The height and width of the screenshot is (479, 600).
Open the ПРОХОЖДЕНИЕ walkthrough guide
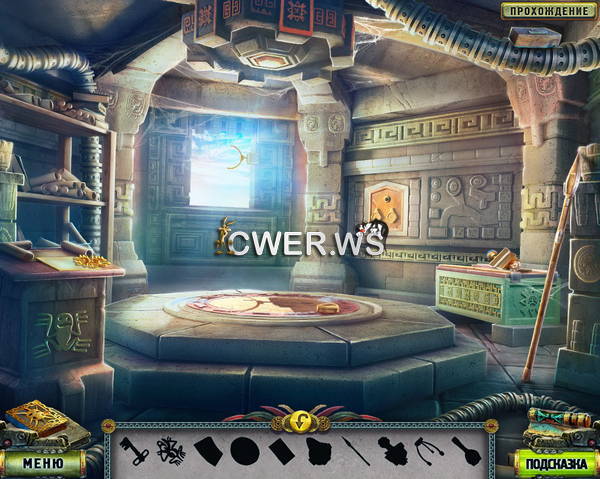click(x=545, y=11)
